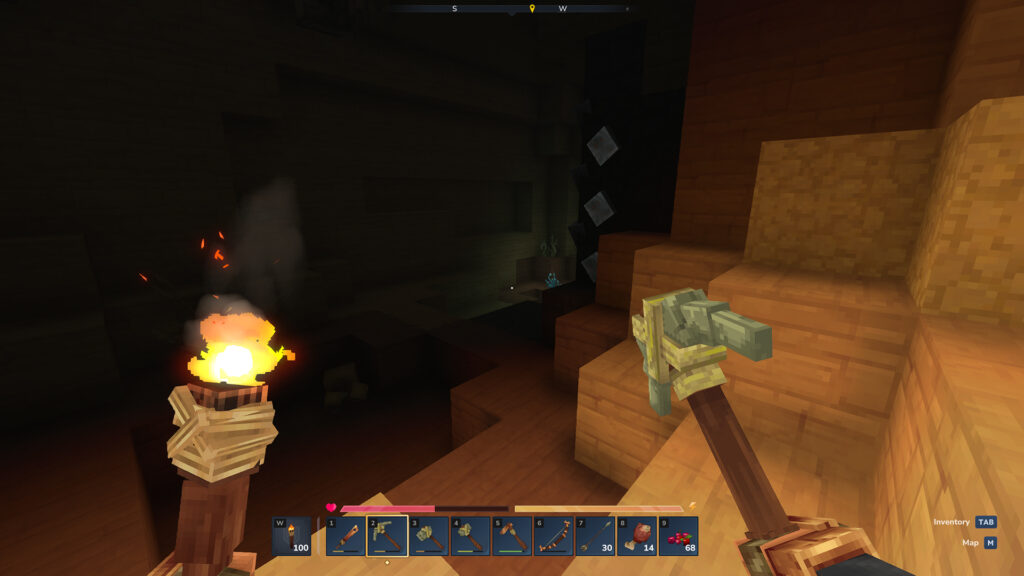This screenshot has width=1024, height=576.
Task: Select the highlighted pickaxe slot
Action: pyautogui.click(x=387, y=536)
